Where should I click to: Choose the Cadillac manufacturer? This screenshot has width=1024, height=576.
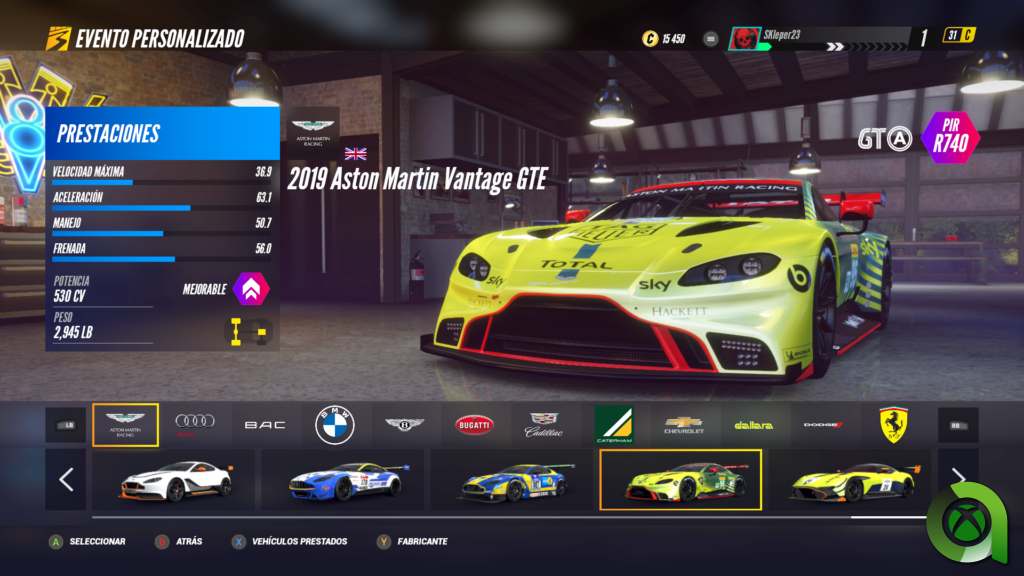(544, 425)
